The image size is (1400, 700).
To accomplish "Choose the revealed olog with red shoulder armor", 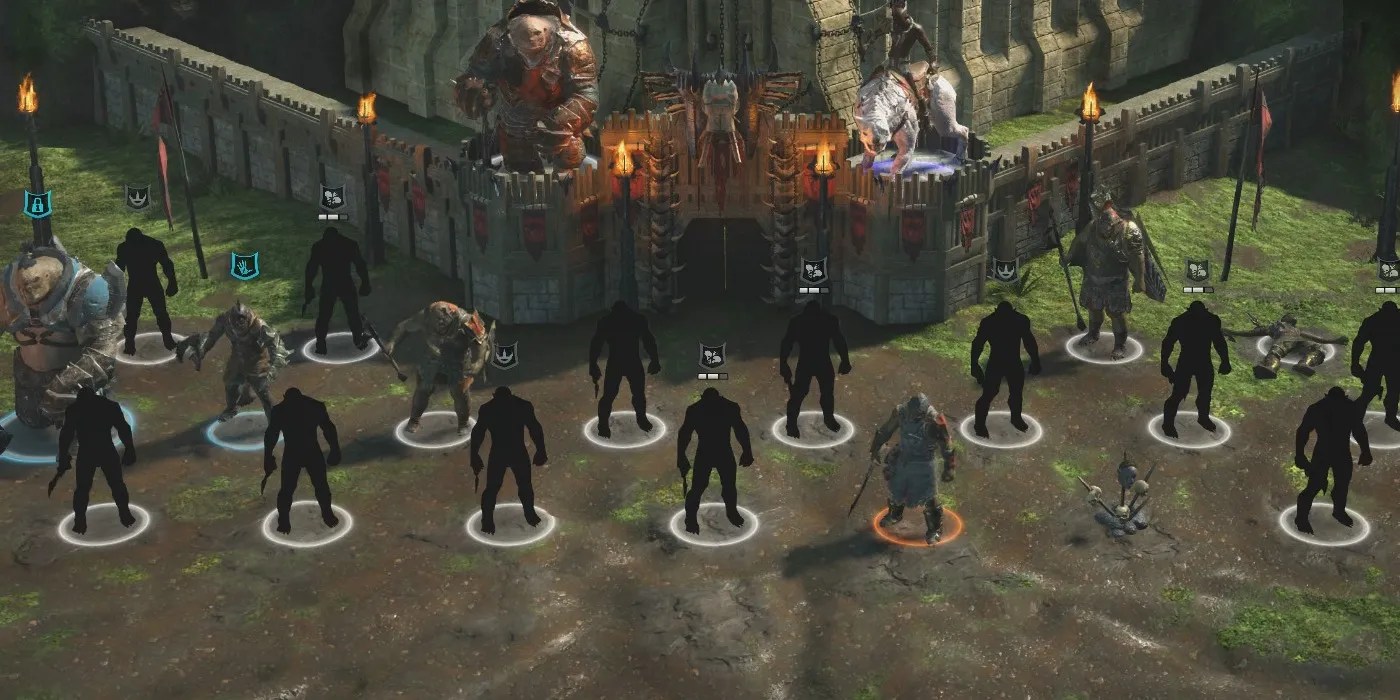I will point(443,360).
